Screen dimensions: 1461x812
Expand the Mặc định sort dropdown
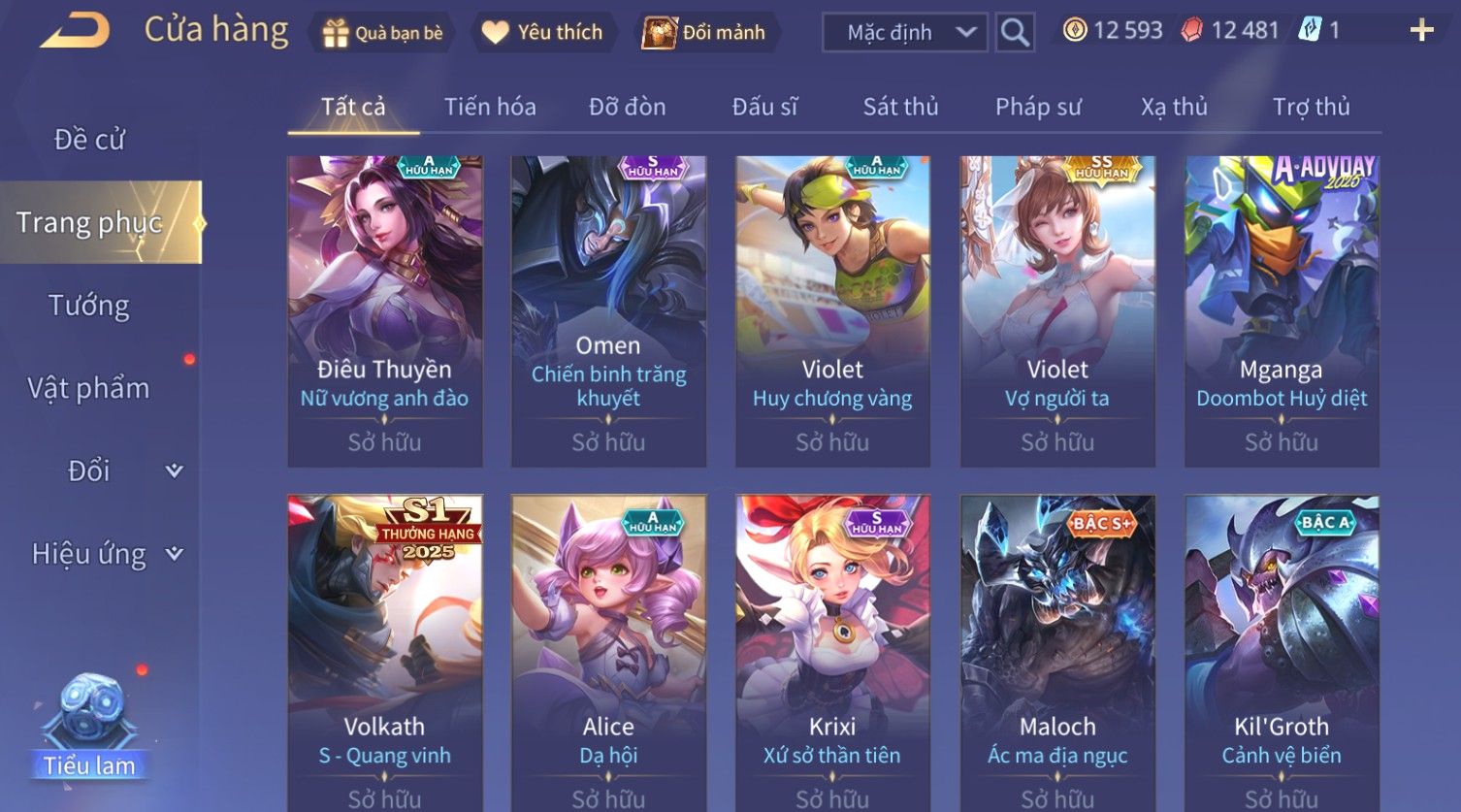click(904, 33)
